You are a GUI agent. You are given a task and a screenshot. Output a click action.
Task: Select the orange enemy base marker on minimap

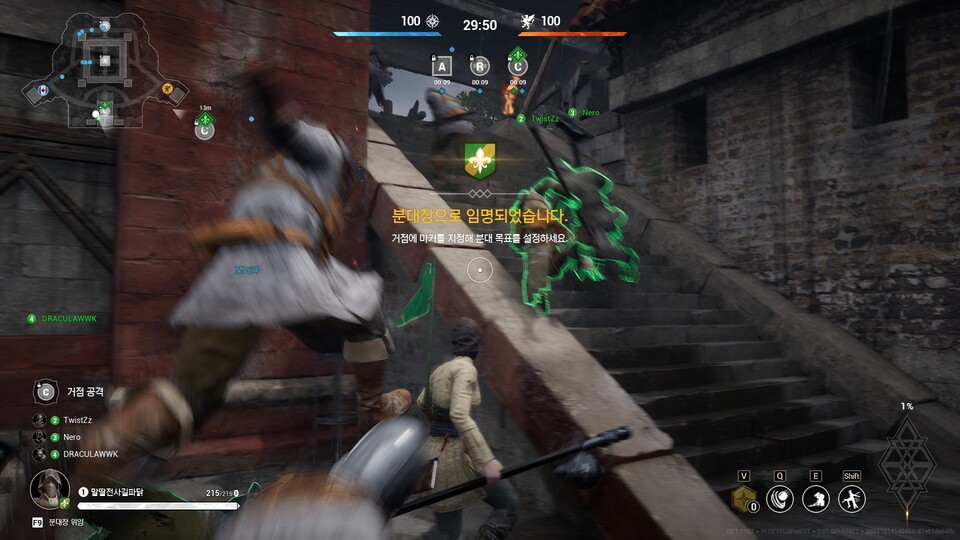(168, 89)
